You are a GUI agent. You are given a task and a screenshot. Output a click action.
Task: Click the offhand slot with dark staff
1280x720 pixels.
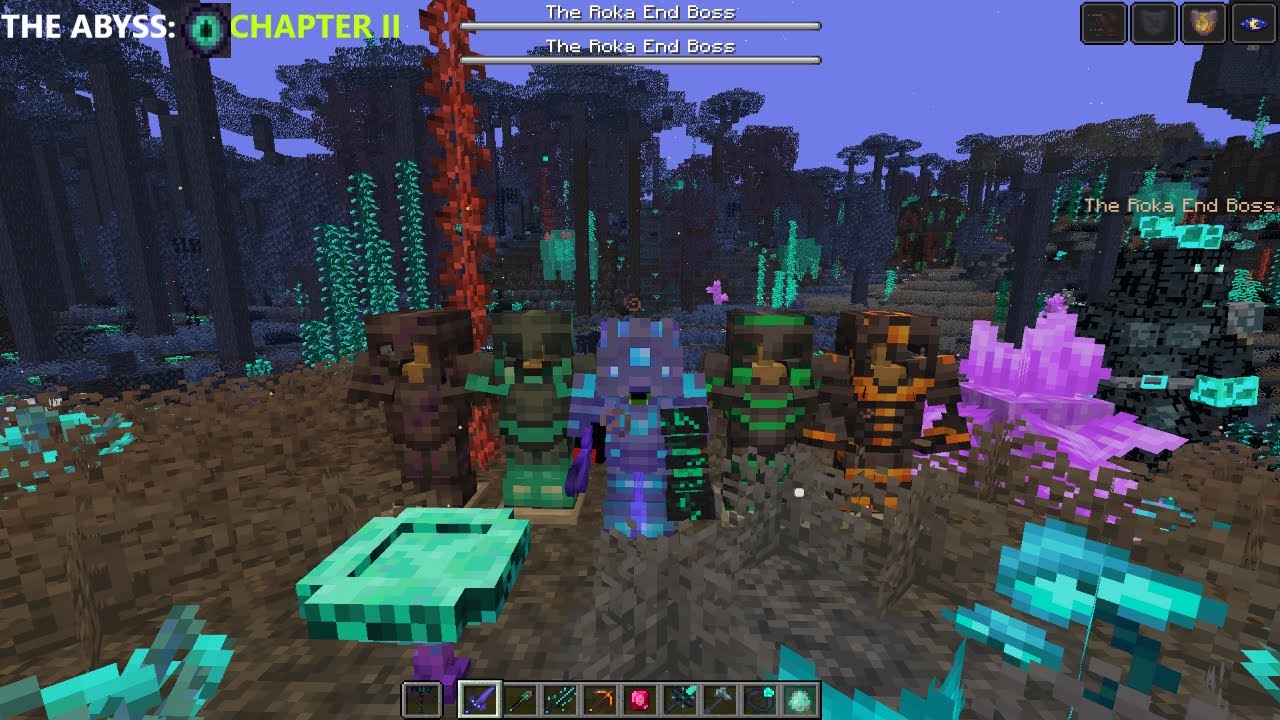420,699
